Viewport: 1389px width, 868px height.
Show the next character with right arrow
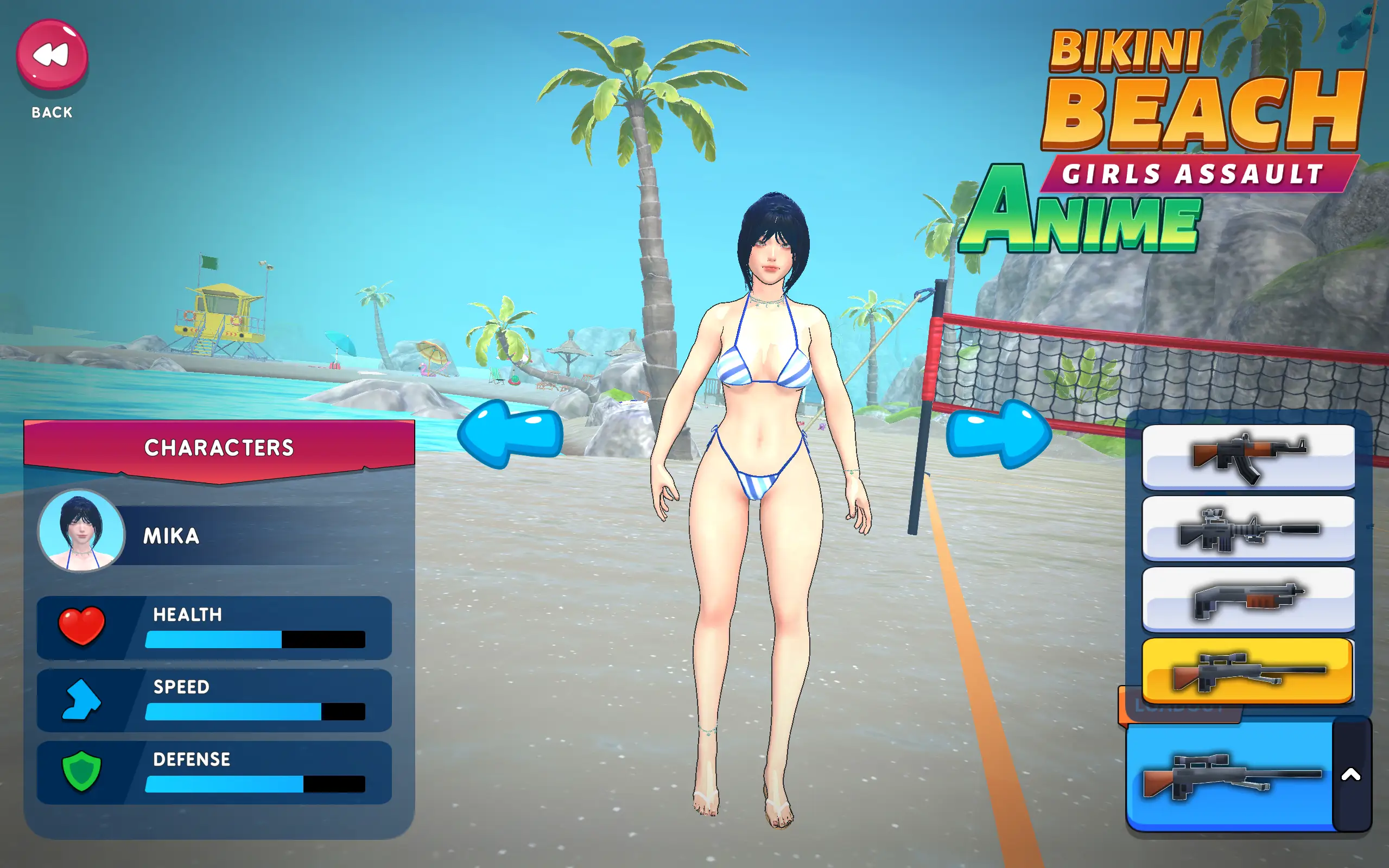point(999,434)
